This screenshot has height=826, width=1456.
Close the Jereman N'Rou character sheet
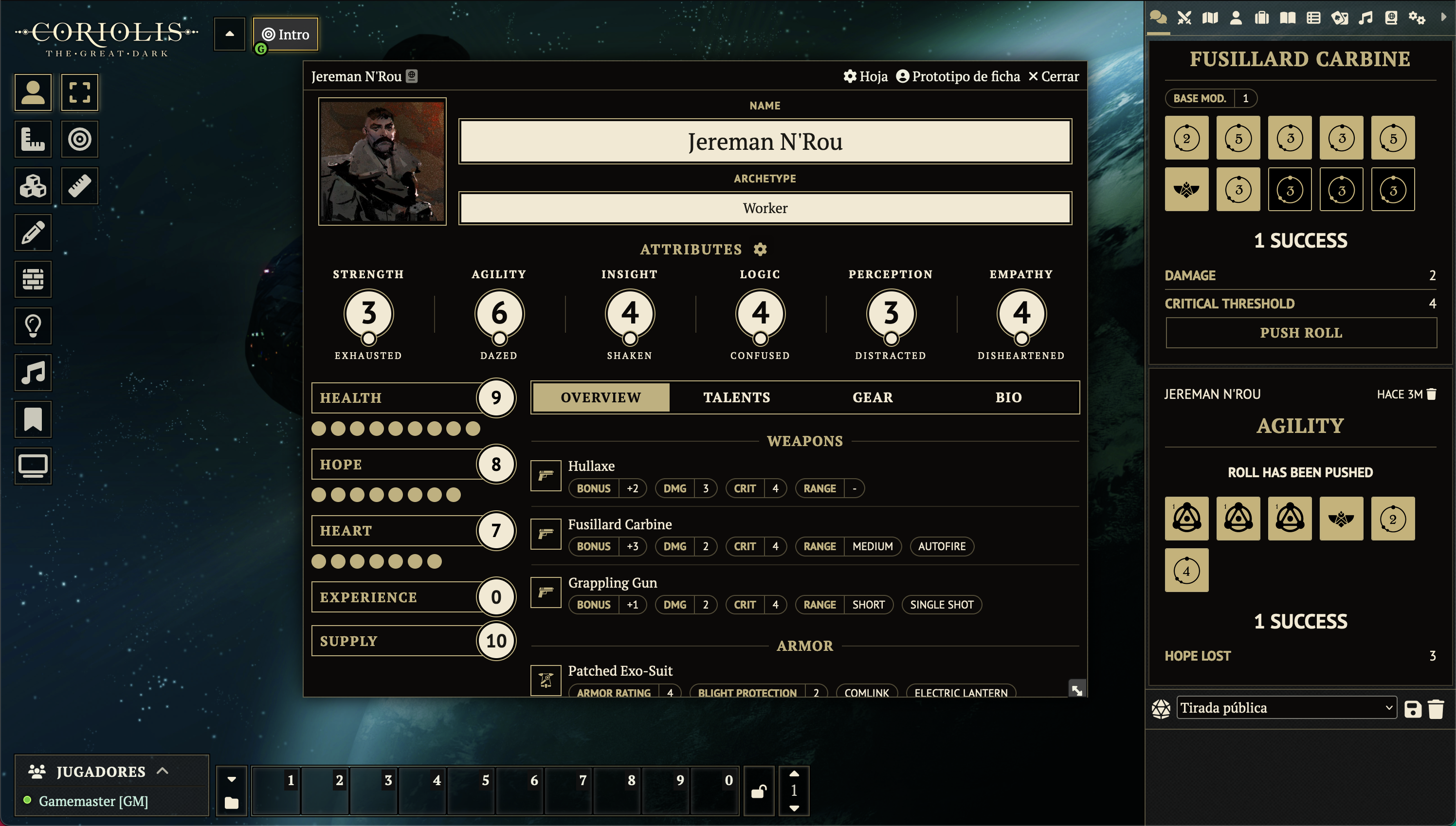(1053, 76)
